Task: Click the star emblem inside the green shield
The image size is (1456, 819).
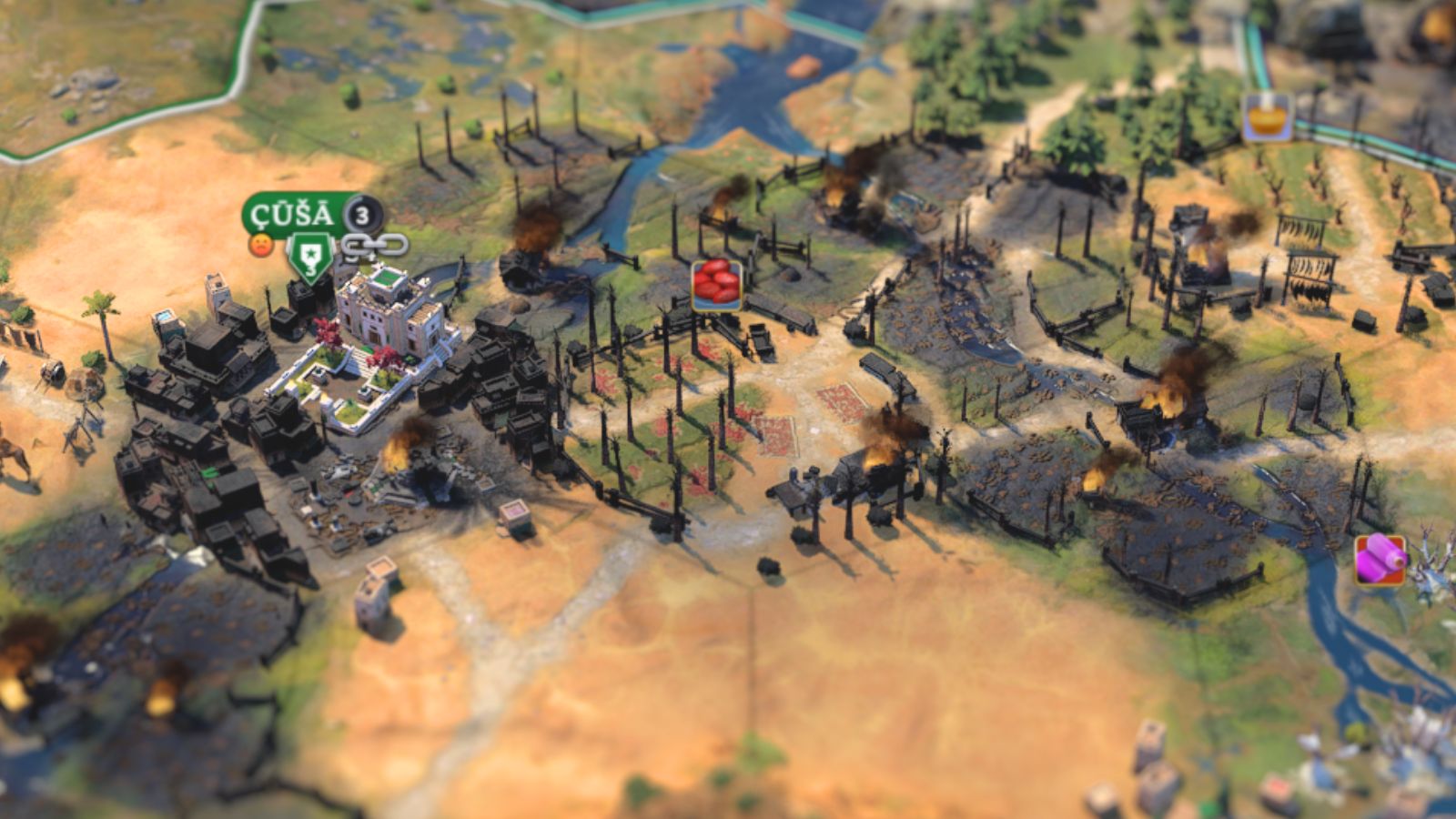Action: pos(309,253)
